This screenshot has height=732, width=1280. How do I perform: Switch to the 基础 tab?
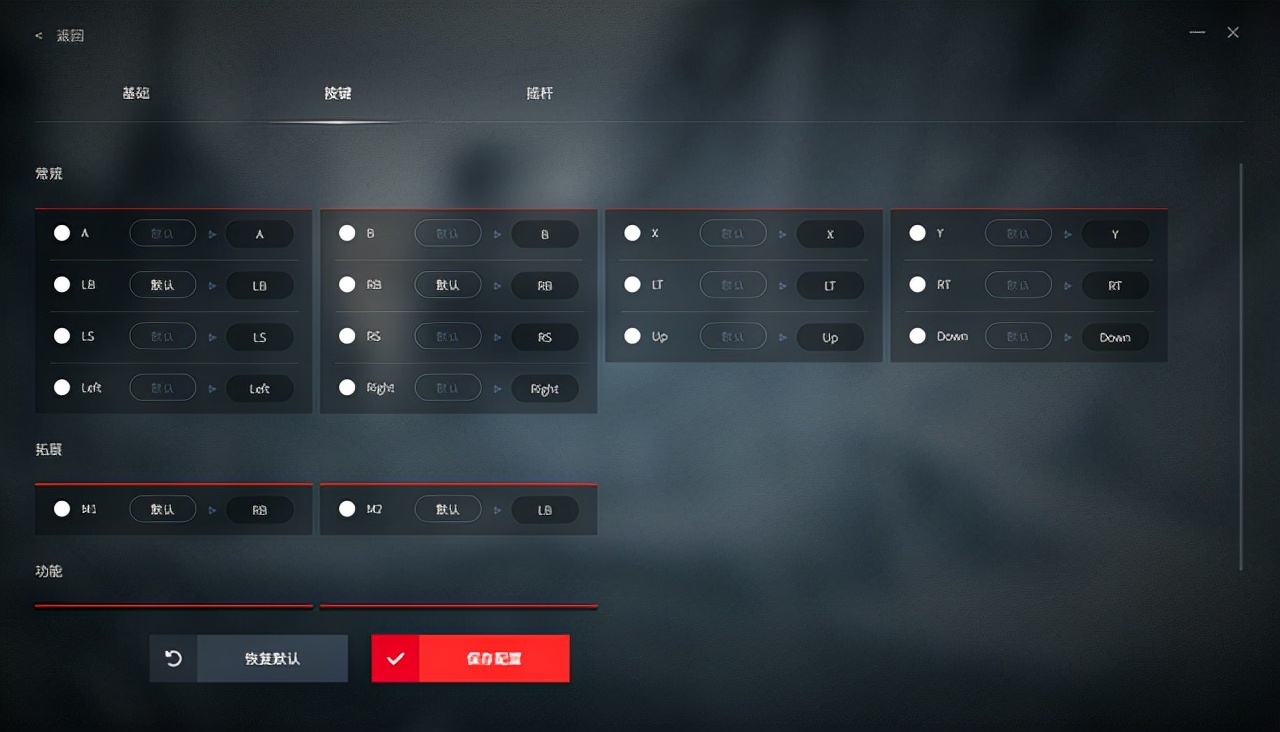pos(136,93)
